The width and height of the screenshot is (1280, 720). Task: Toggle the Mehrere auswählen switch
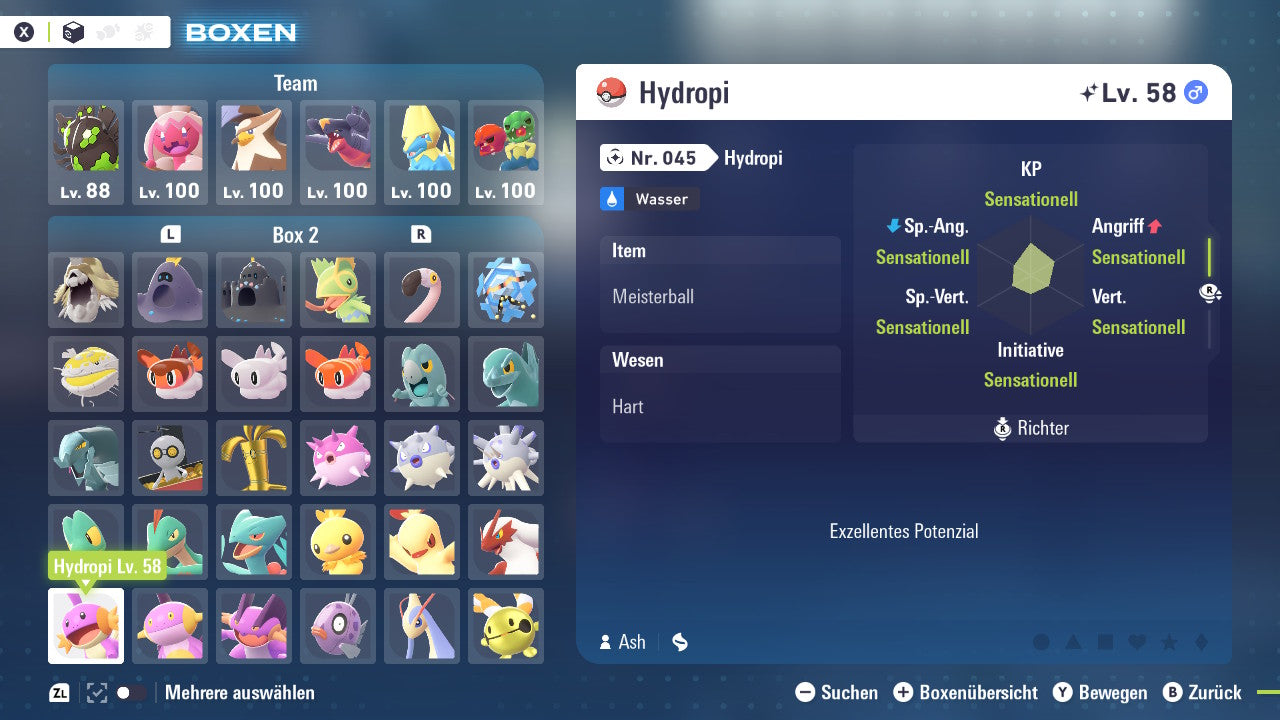(131, 692)
